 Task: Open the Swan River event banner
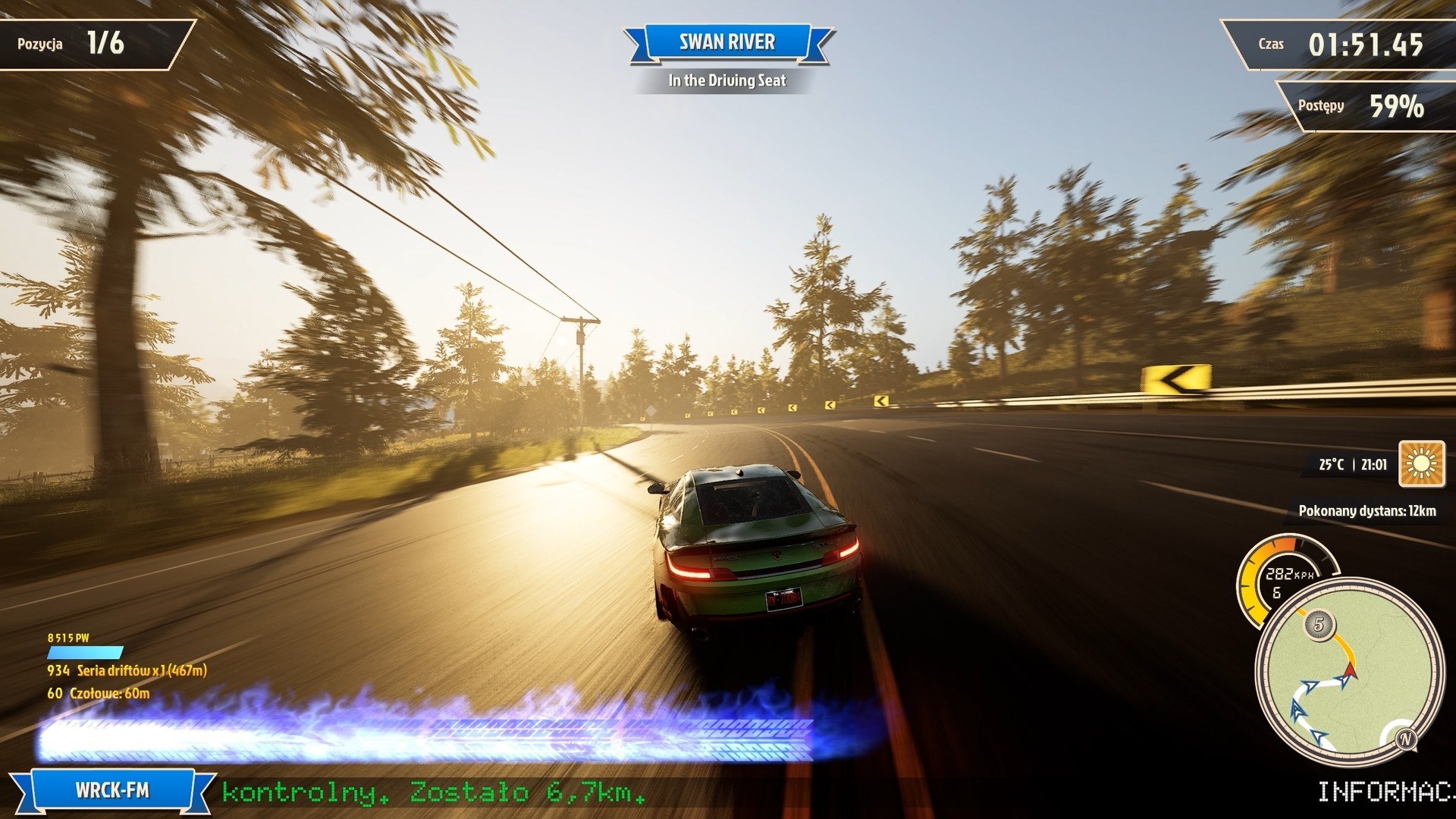pos(727,42)
